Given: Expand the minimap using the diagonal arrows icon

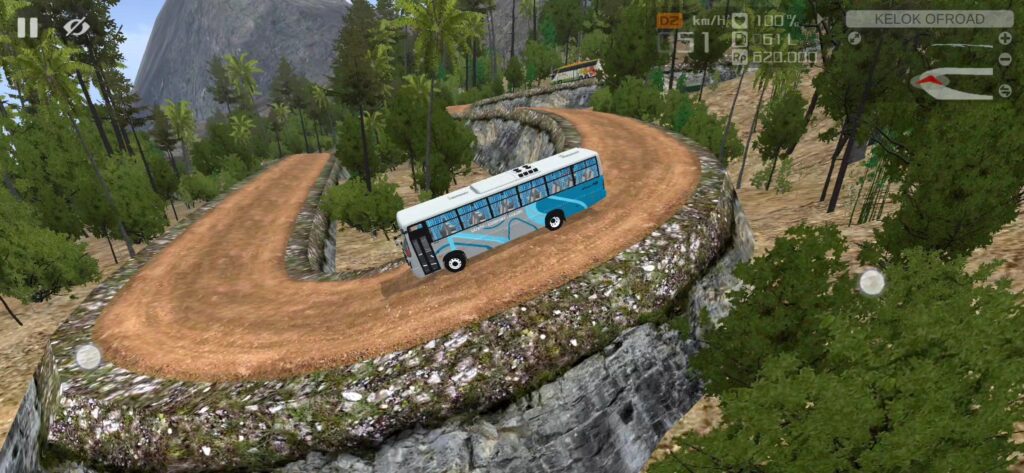Looking at the screenshot, I should (854, 38).
